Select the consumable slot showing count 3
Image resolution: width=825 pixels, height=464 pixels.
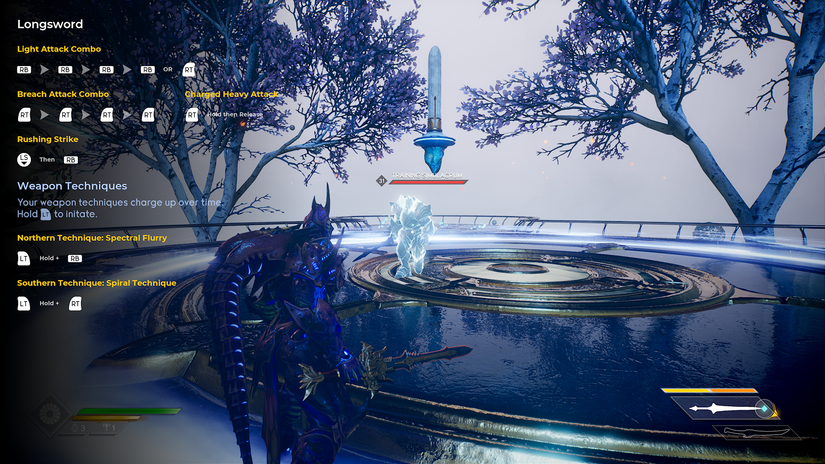[x=78, y=428]
